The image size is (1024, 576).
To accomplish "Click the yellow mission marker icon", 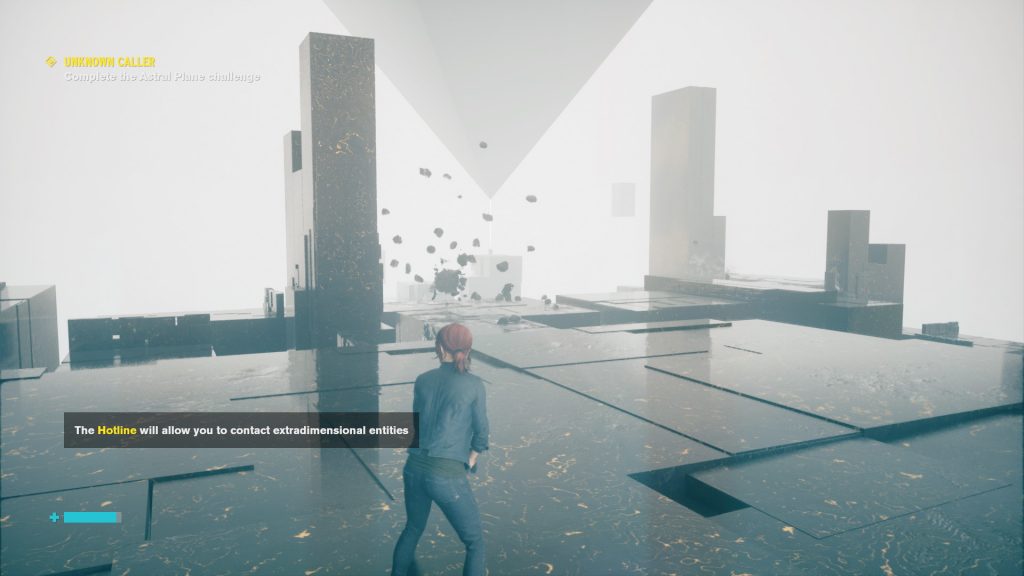I will tap(51, 62).
